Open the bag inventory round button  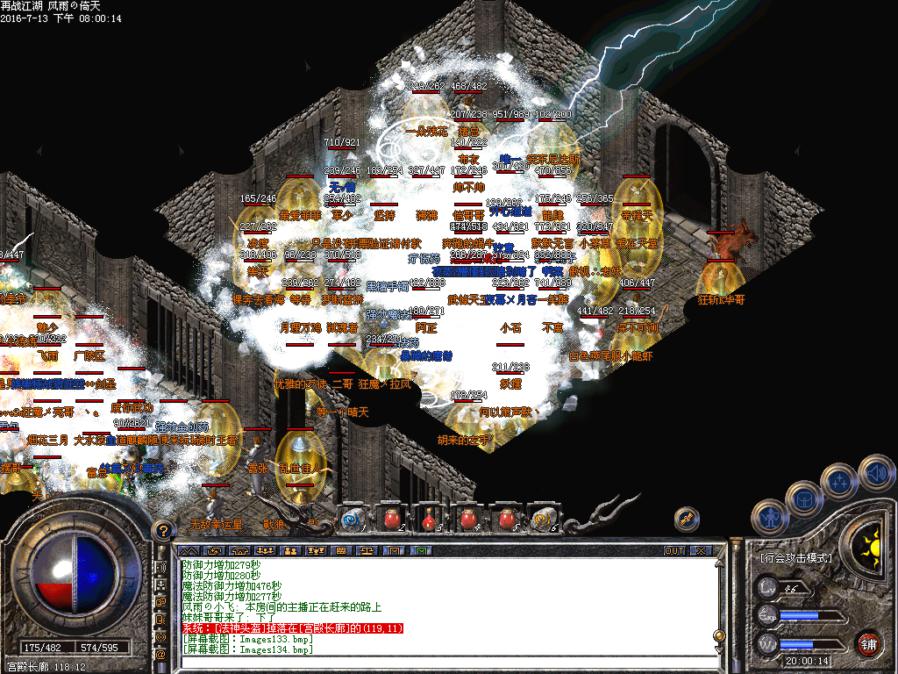coord(805,497)
